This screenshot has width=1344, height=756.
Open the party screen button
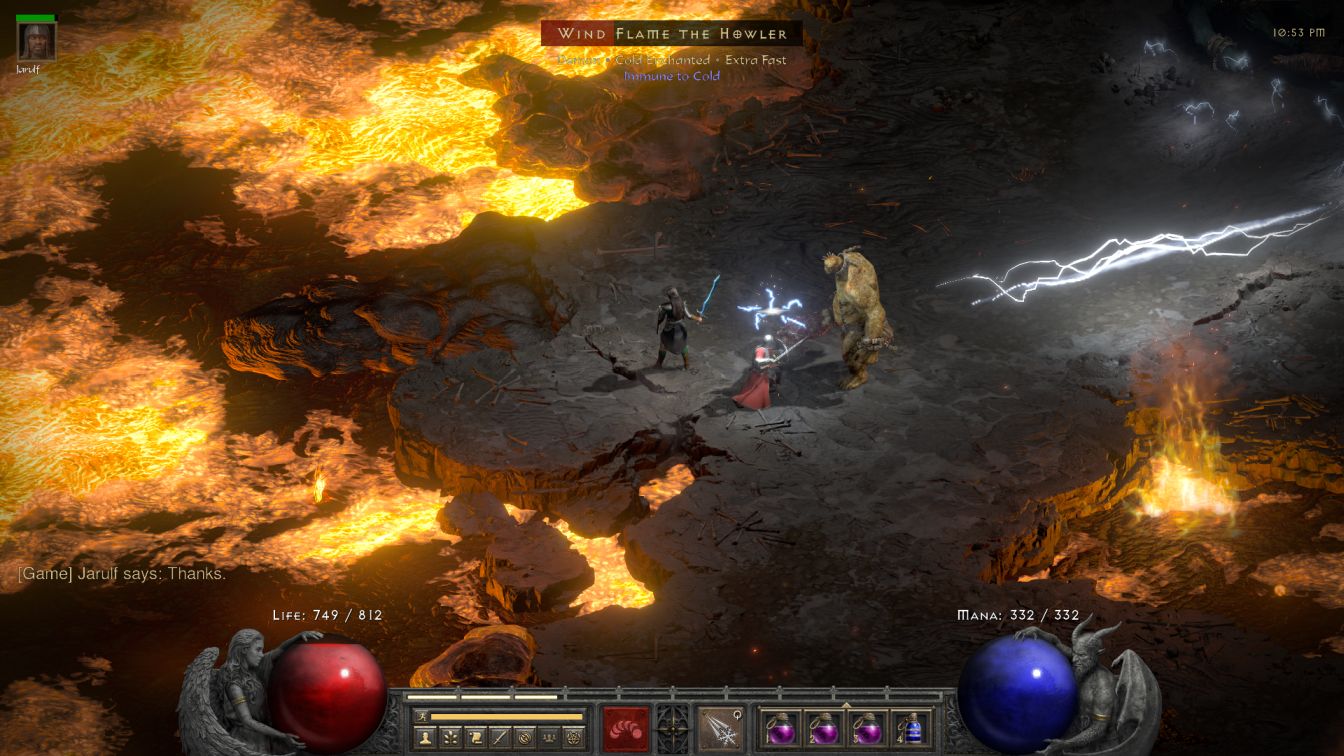[x=549, y=737]
